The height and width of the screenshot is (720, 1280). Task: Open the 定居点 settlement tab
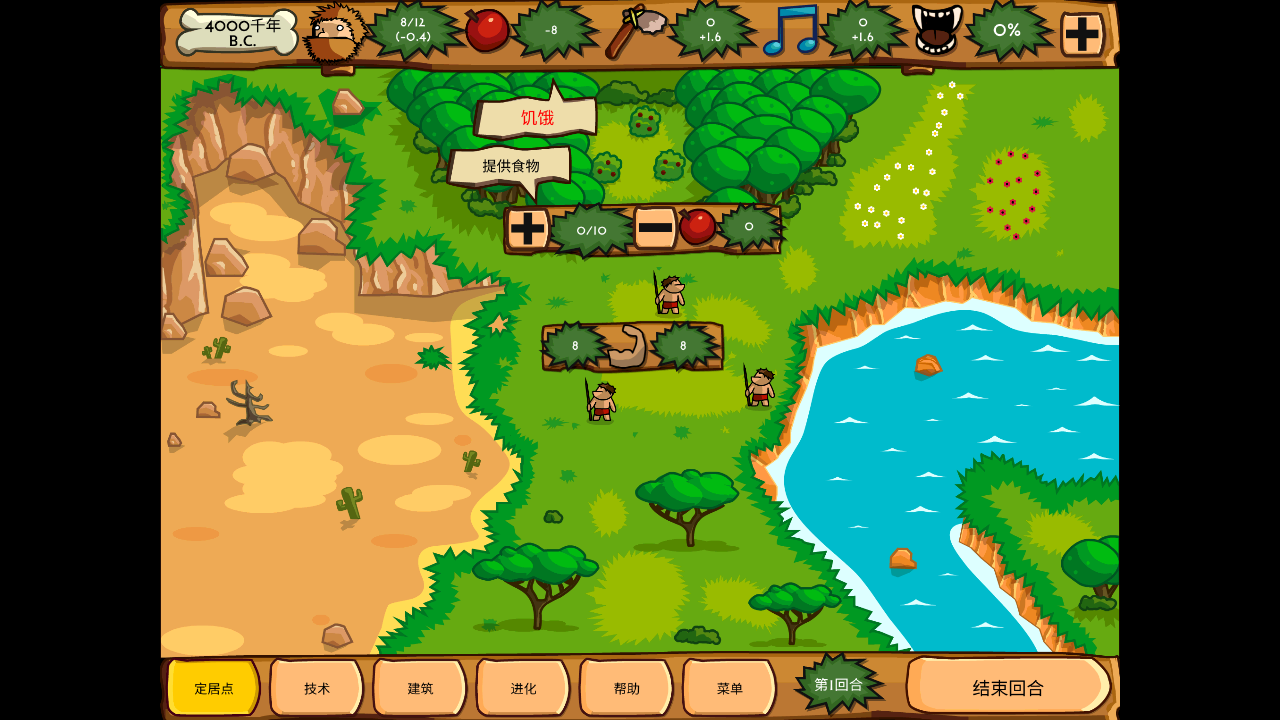pyautogui.click(x=213, y=688)
